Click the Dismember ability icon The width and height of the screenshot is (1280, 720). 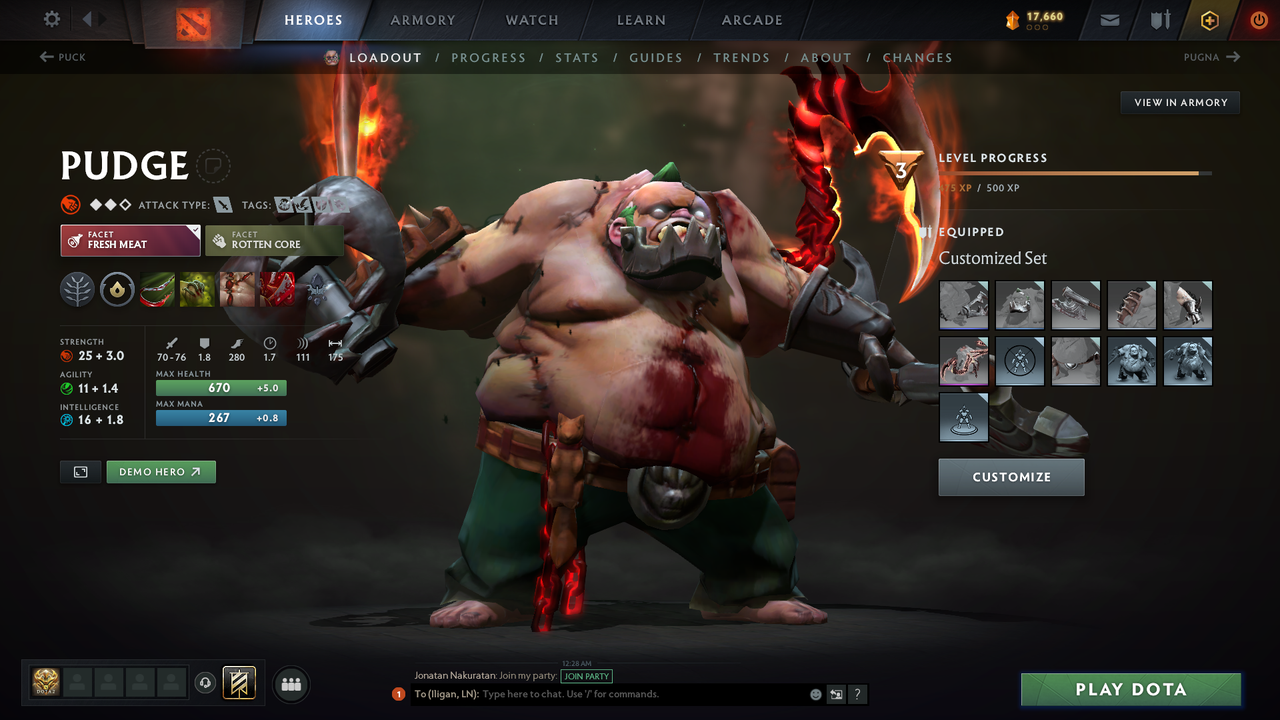point(277,290)
